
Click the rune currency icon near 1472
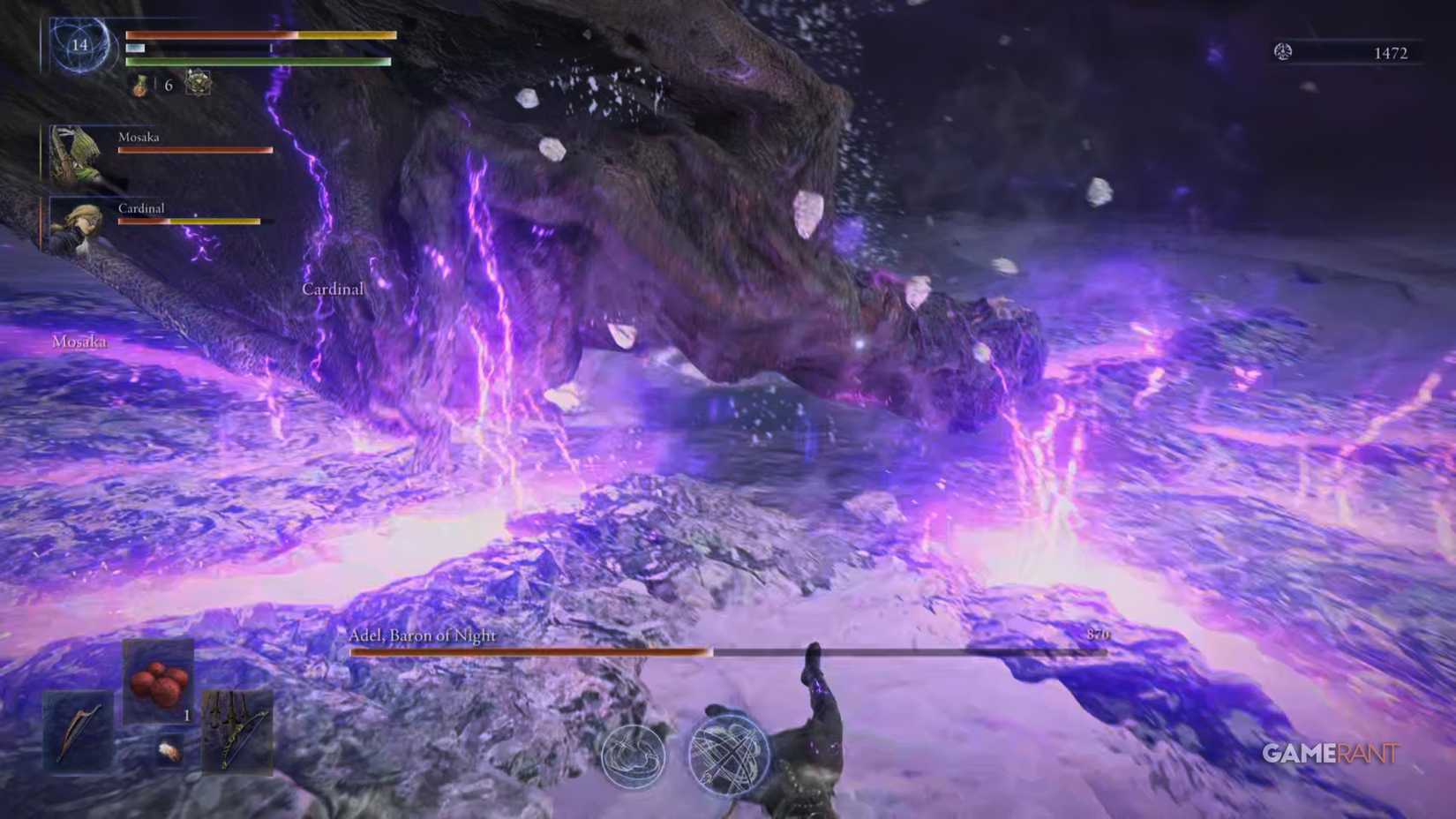1284,53
